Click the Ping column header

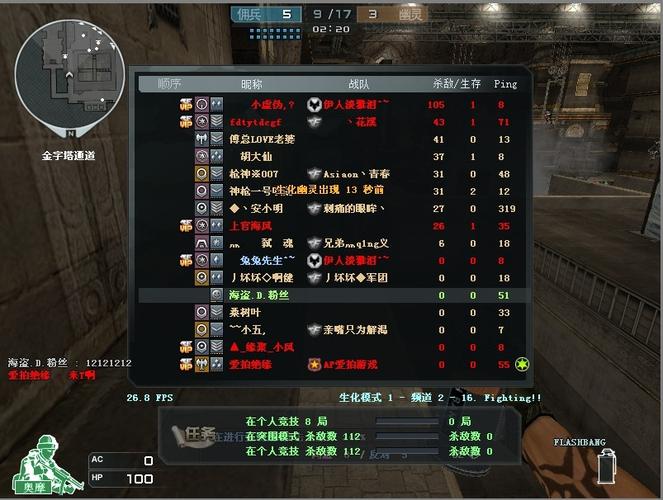(x=505, y=84)
